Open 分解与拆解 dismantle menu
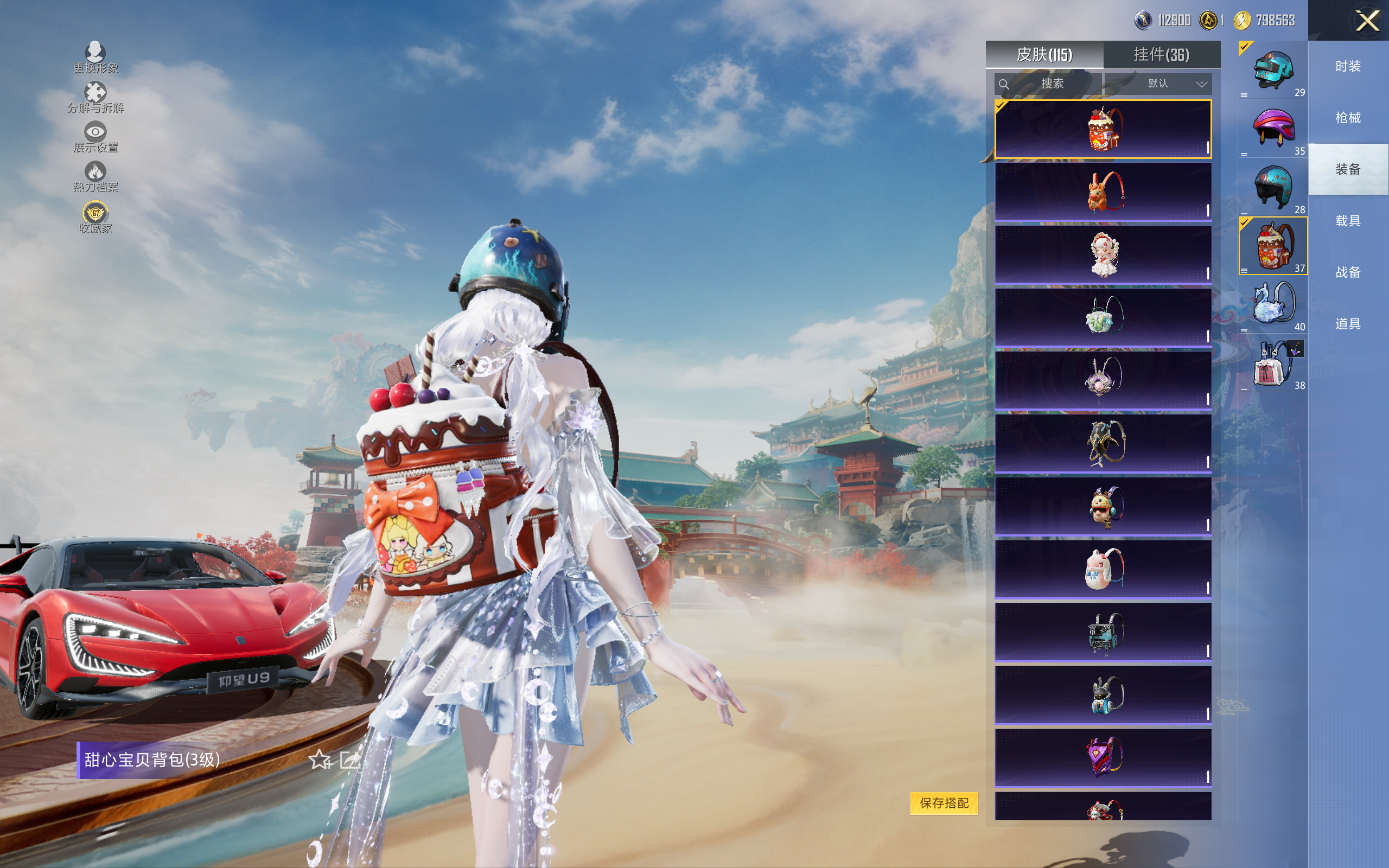This screenshot has width=1389, height=868. (95, 98)
